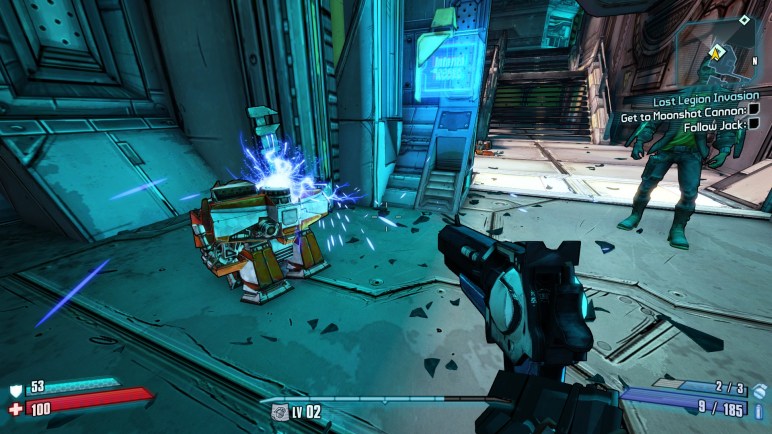Click the grenade count icon

[x=760, y=391]
